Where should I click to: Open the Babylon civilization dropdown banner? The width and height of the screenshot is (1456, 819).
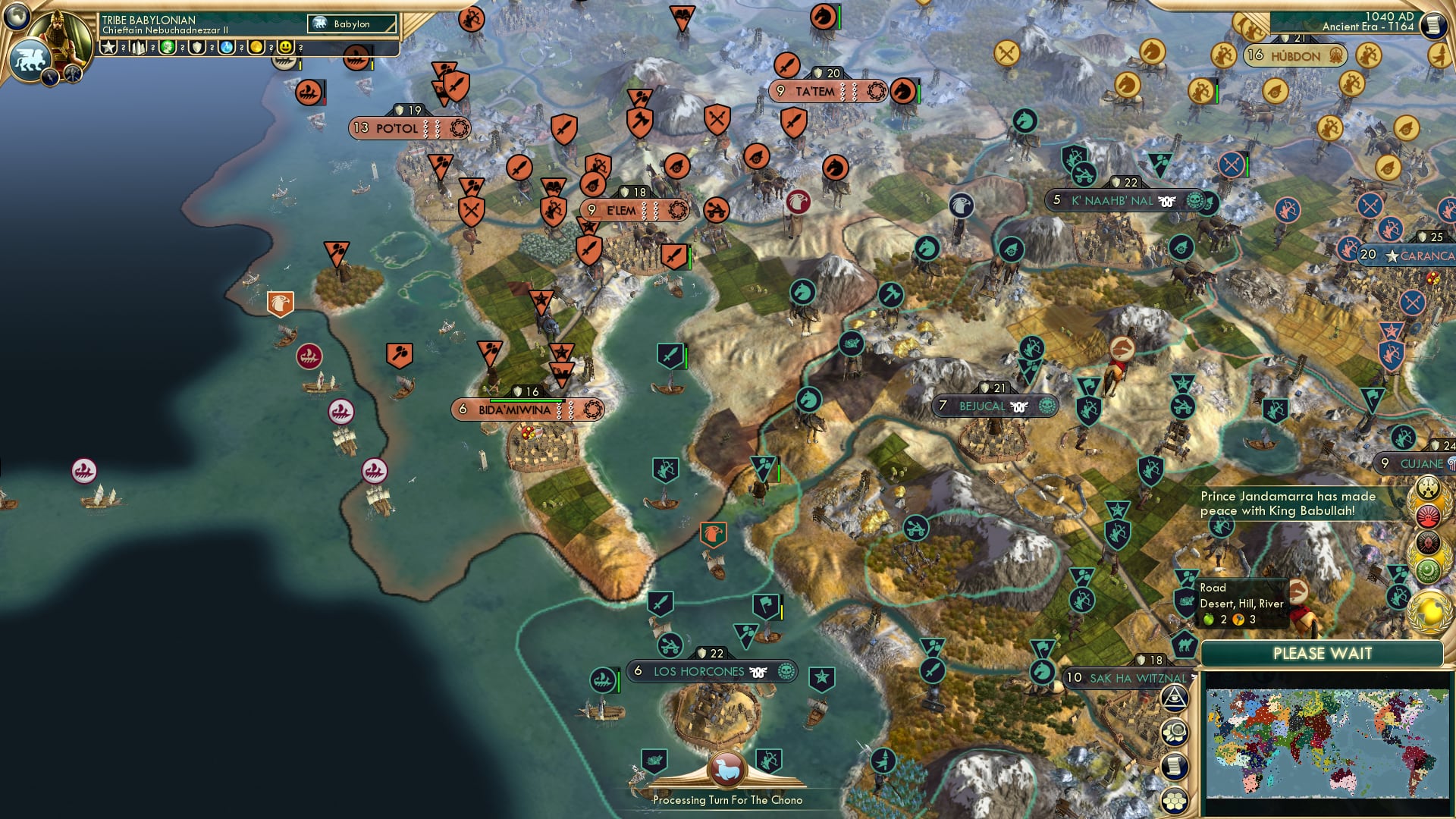click(349, 24)
